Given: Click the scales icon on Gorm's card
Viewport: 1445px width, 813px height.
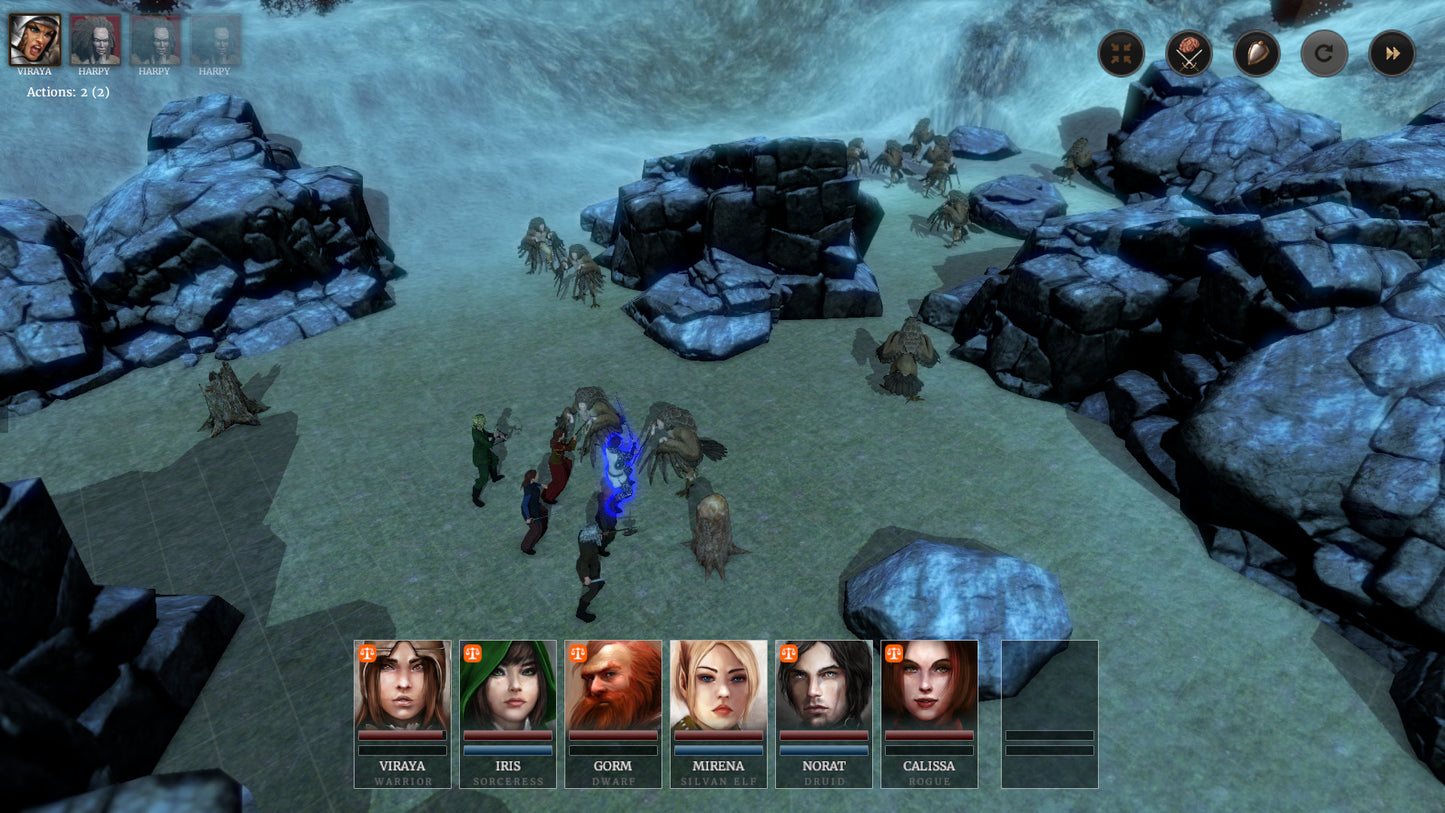Looking at the screenshot, I should [x=577, y=655].
